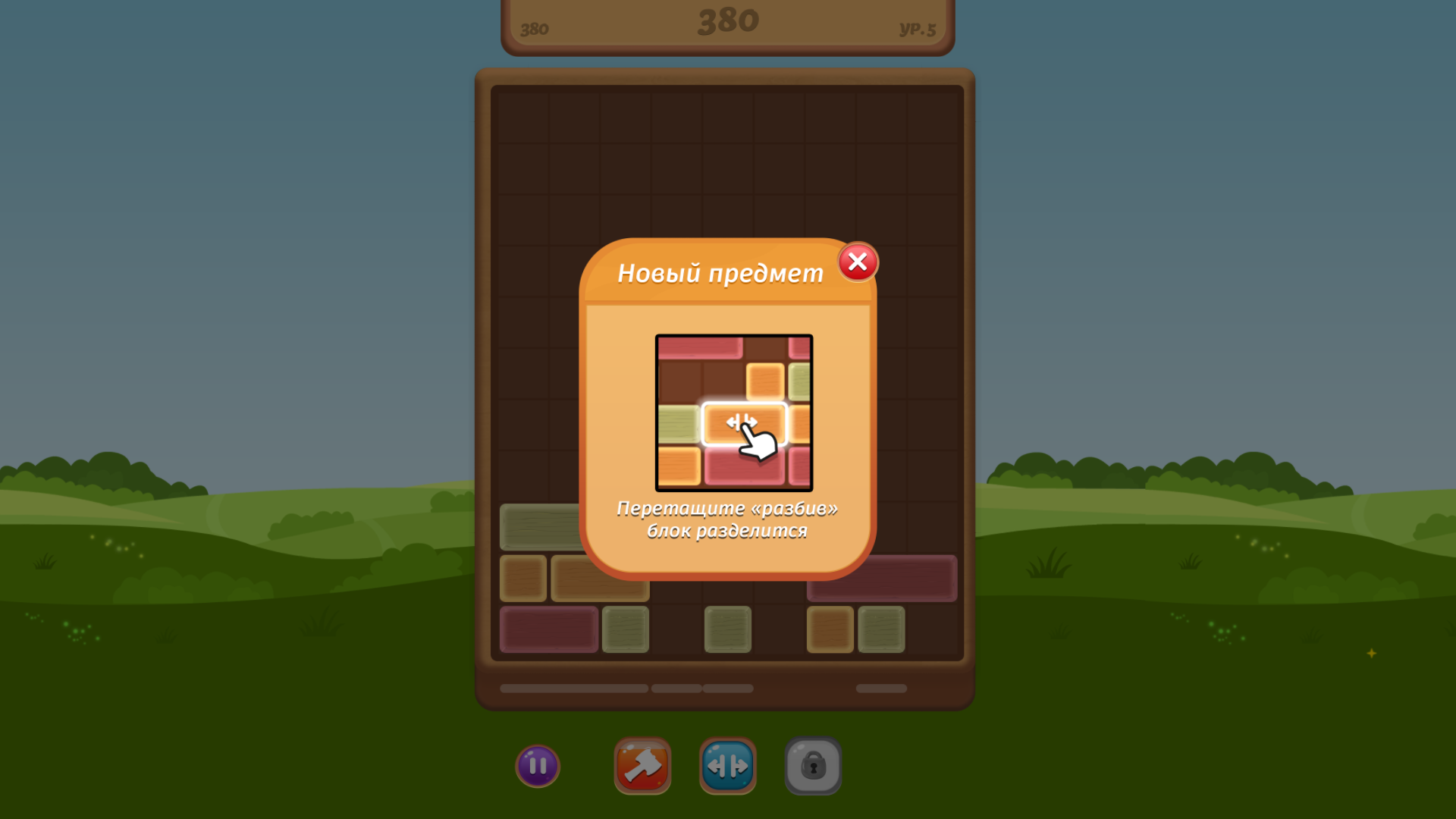The height and width of the screenshot is (819, 1456).
Task: Open the pause menu
Action: [x=538, y=766]
